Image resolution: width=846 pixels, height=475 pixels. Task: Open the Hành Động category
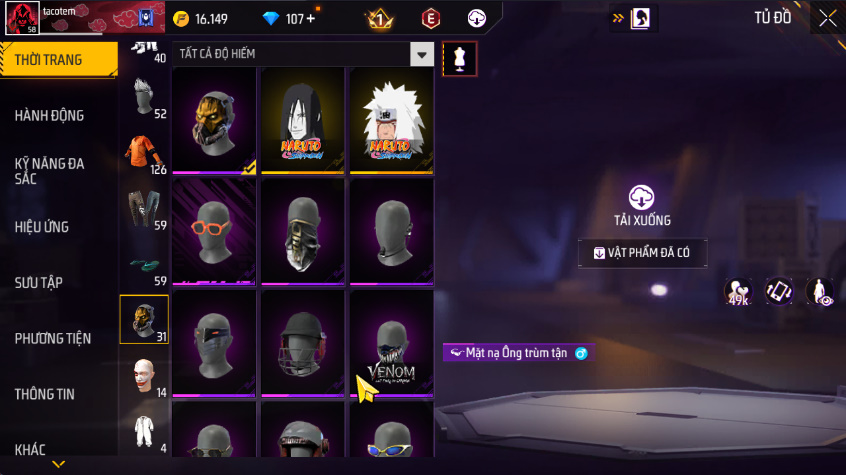coord(50,115)
